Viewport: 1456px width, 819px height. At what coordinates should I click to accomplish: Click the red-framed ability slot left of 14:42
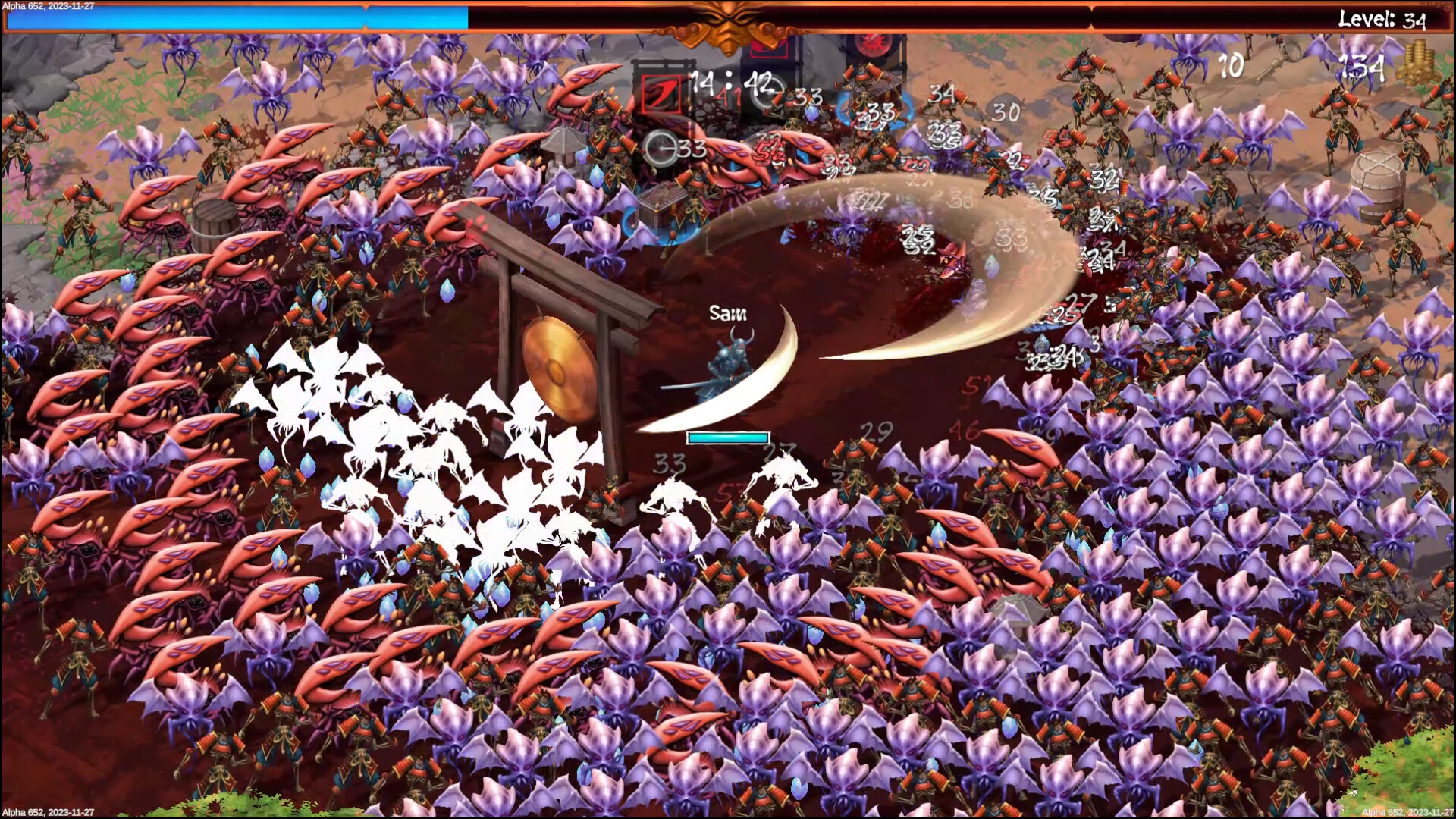click(662, 95)
